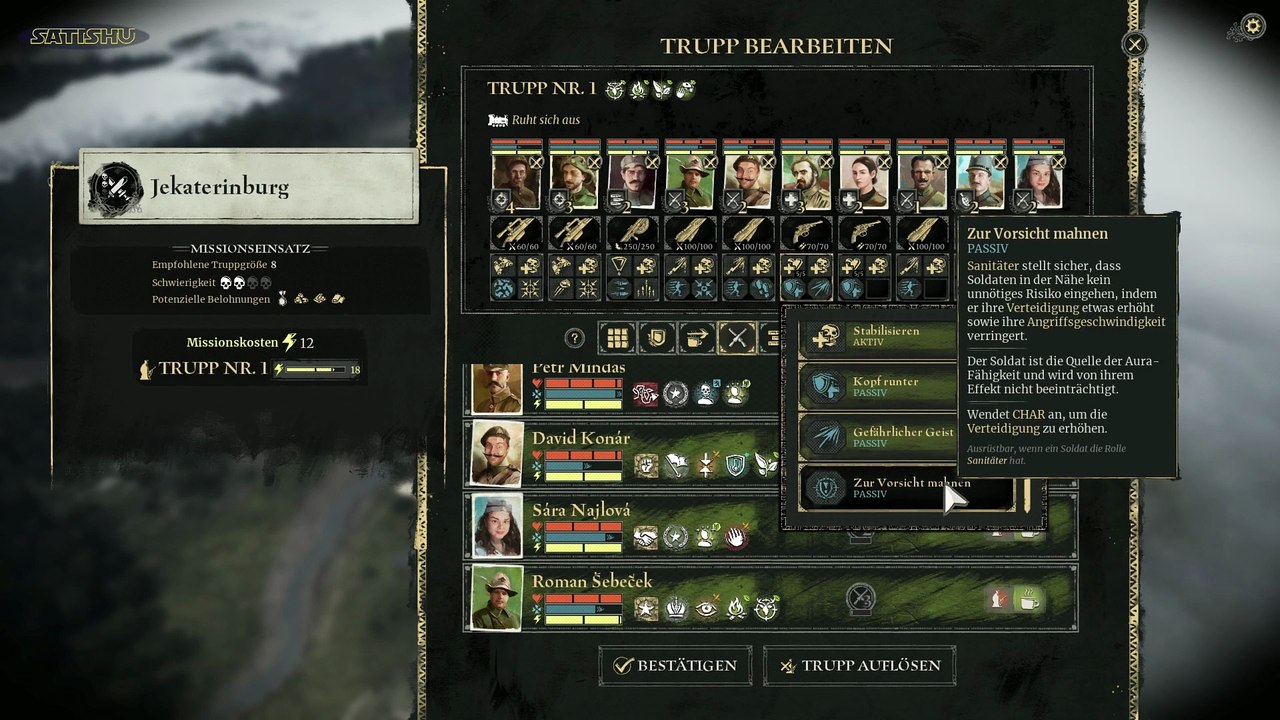The height and width of the screenshot is (720, 1280).
Task: Remove the first soldier from the squad
Action: pos(536,162)
